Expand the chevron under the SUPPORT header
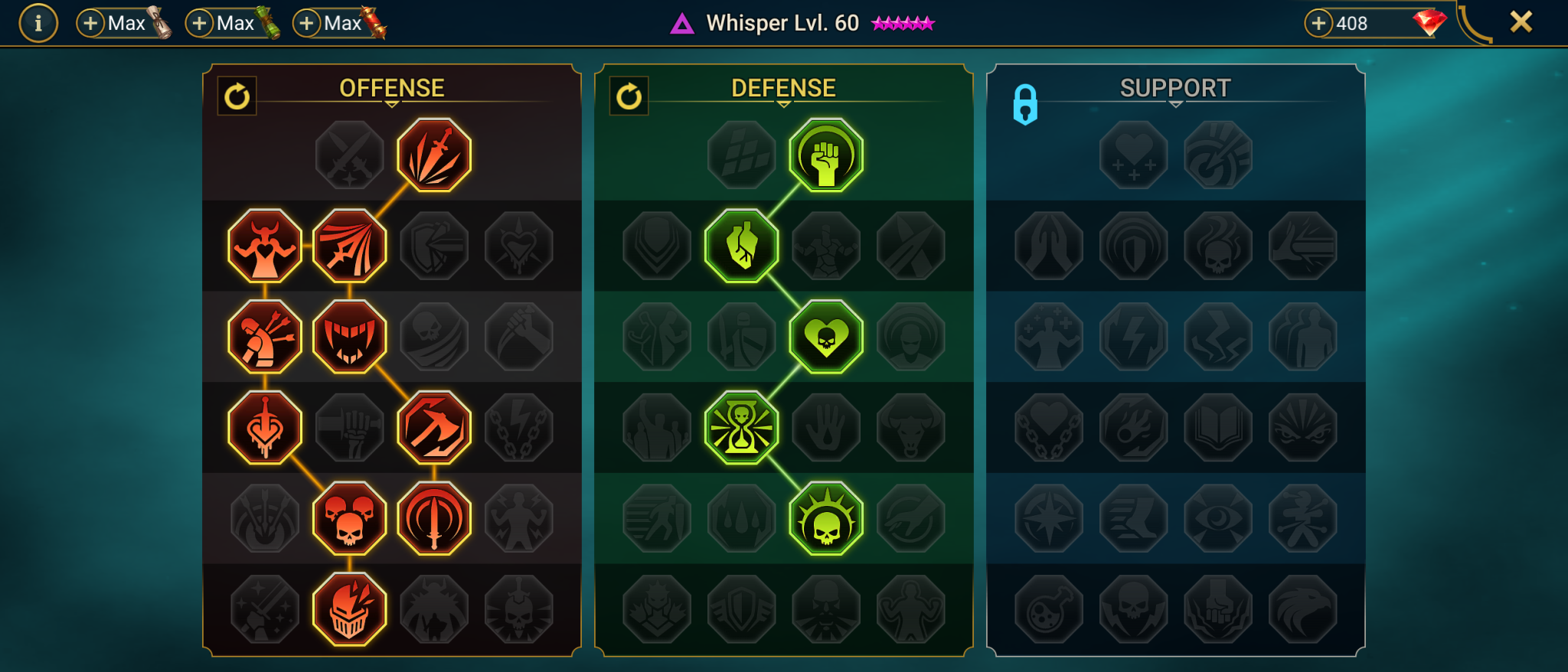Screen dimensions: 1568x672 [1176, 103]
